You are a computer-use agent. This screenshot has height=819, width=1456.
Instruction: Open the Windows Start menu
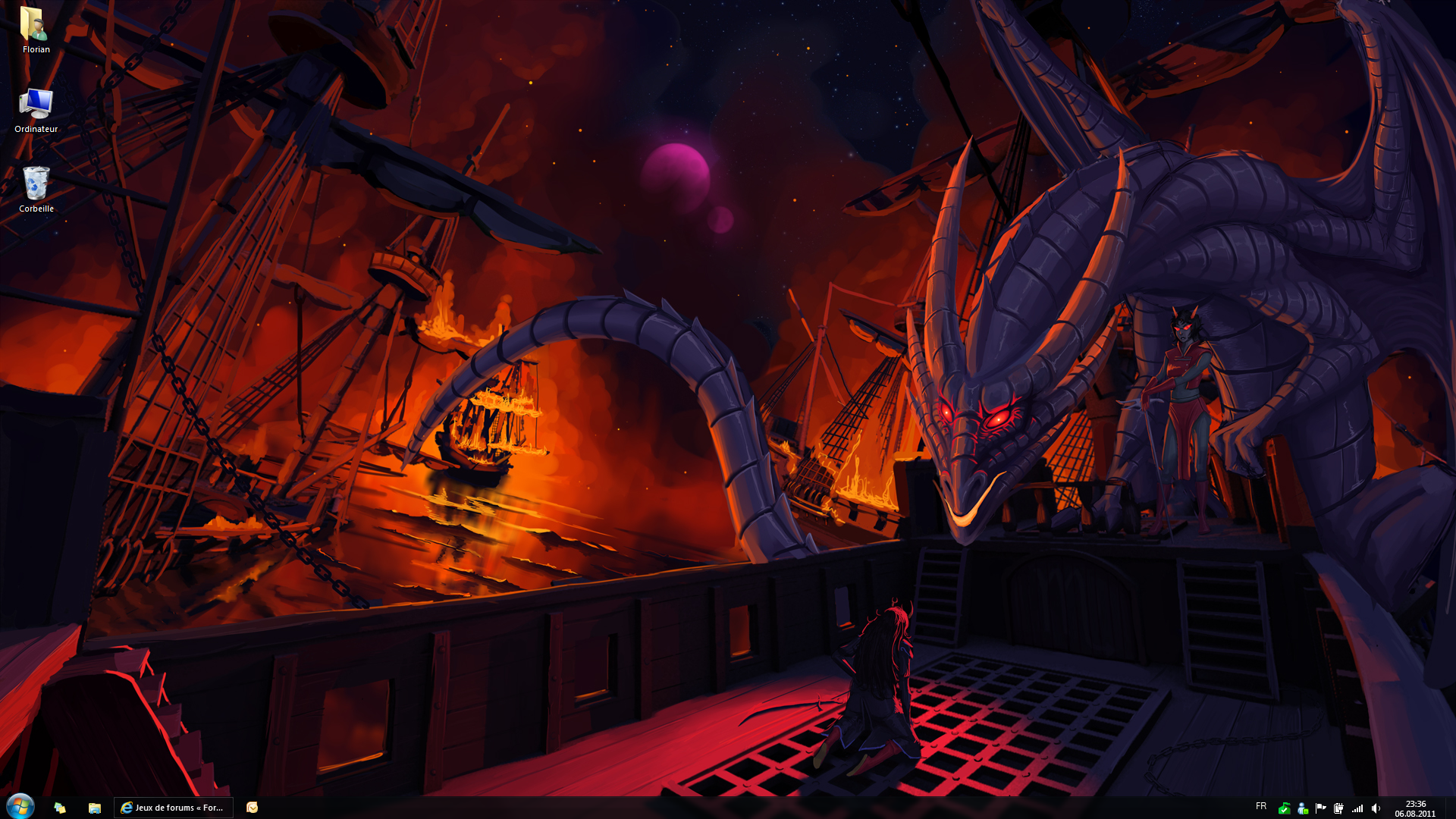click(x=20, y=806)
